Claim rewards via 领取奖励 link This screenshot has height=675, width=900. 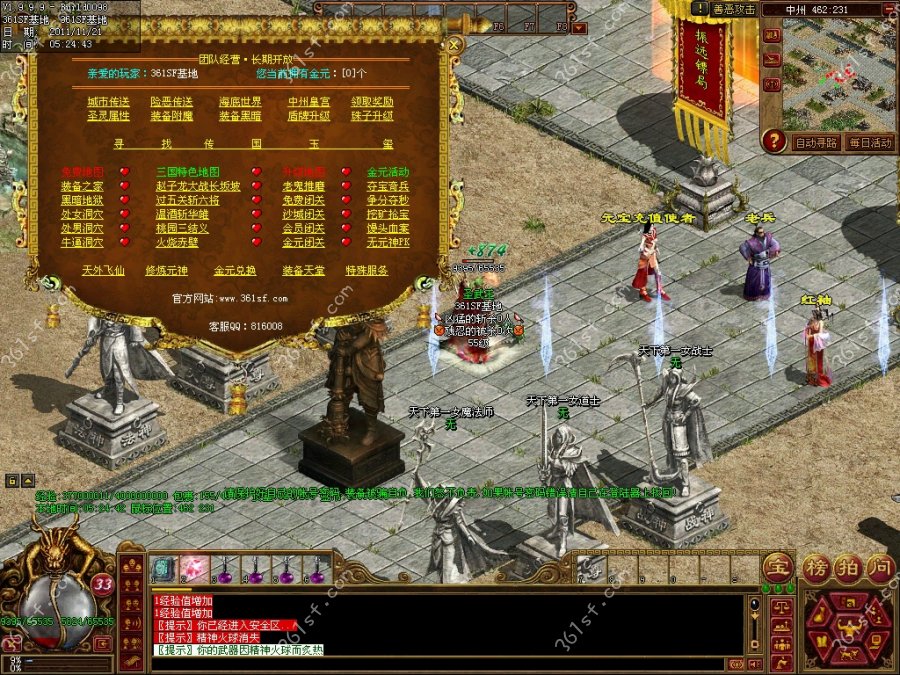coord(373,102)
